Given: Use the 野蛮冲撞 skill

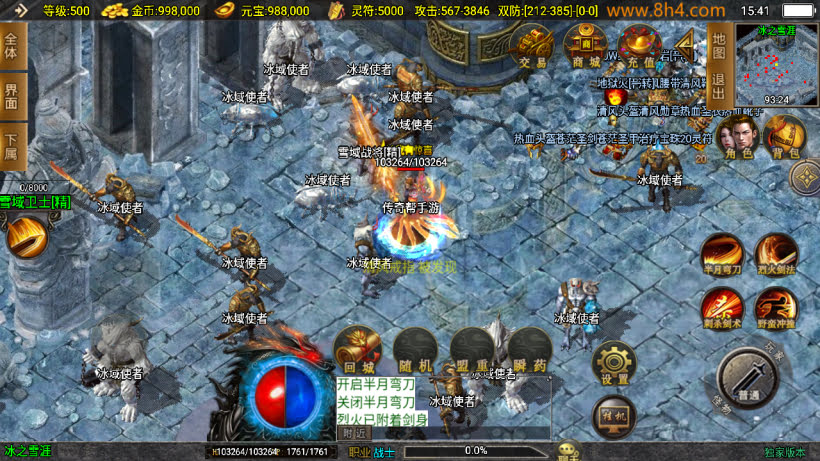Looking at the screenshot, I should (x=775, y=308).
